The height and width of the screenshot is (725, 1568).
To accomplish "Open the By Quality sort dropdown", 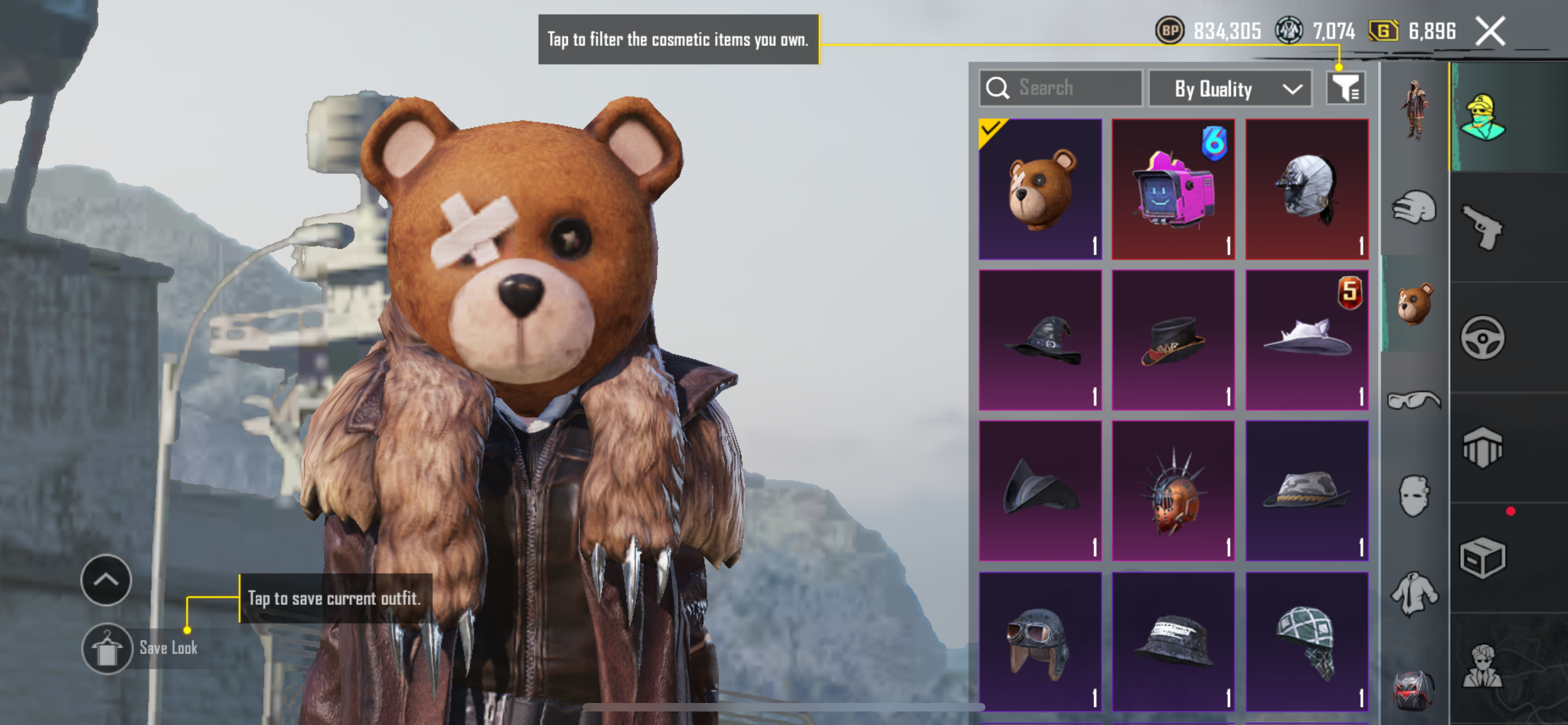I will [1230, 89].
